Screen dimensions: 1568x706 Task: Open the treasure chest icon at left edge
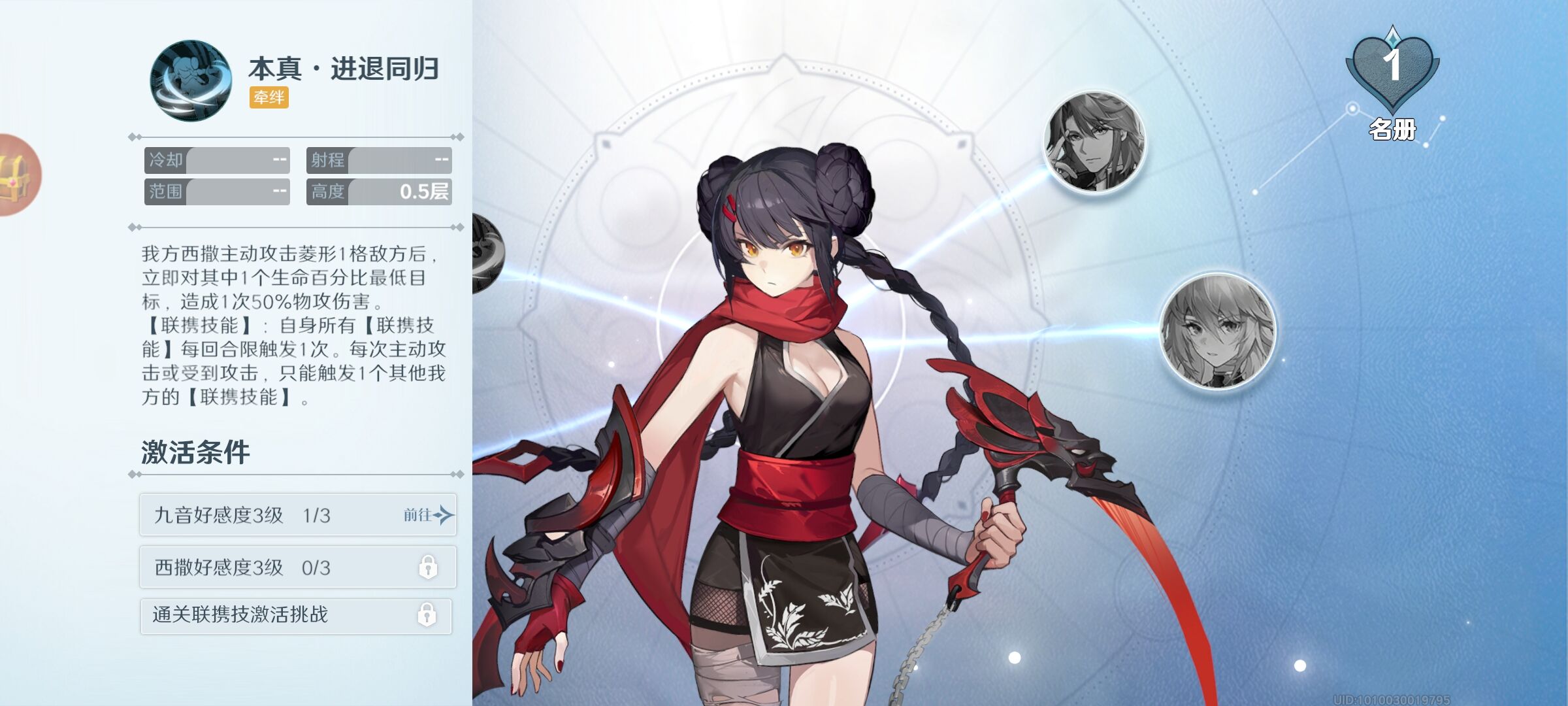pyautogui.click(x=16, y=175)
